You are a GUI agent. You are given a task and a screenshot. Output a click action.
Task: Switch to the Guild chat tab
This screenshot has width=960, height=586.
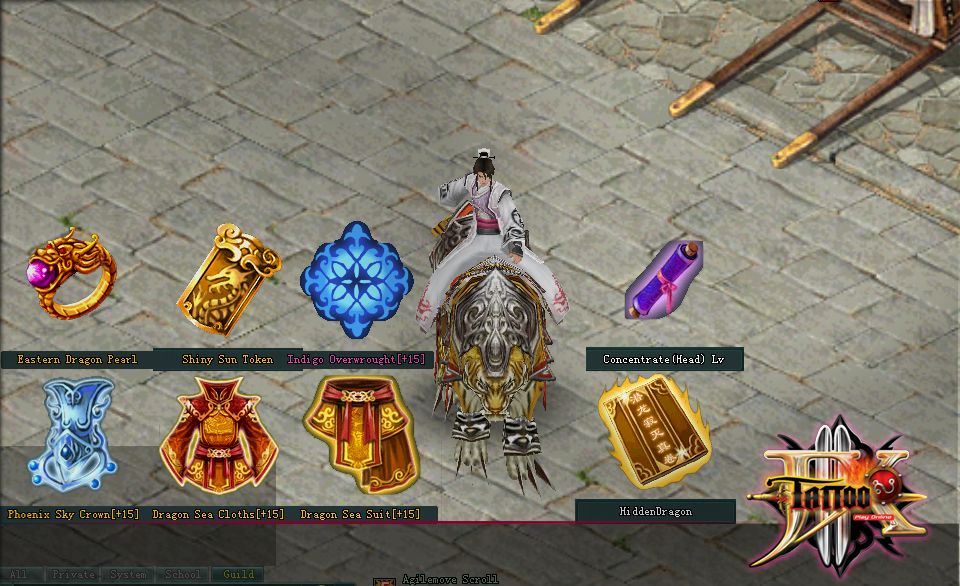click(x=239, y=575)
